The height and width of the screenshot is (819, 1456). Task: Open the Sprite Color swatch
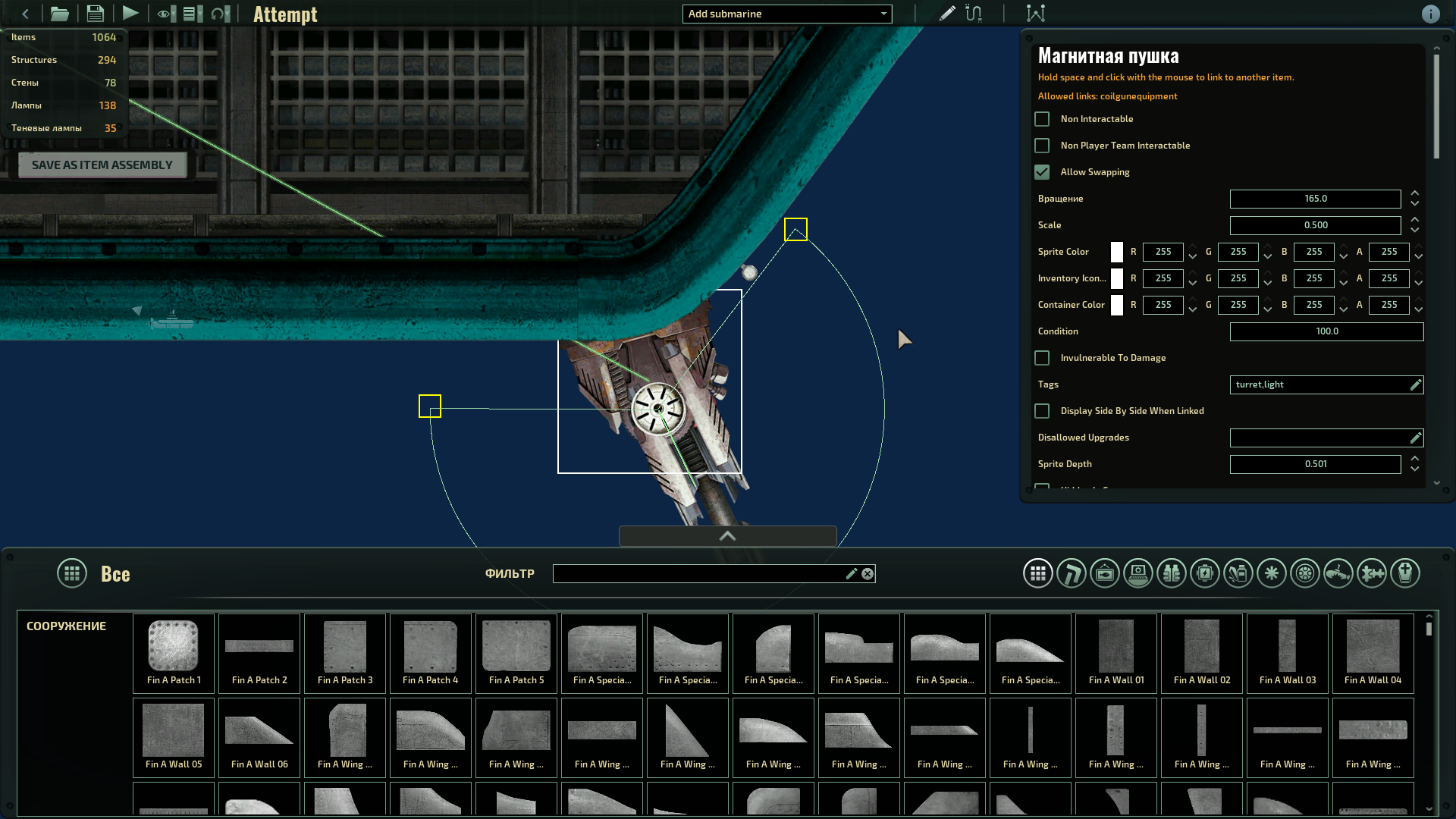[1116, 252]
